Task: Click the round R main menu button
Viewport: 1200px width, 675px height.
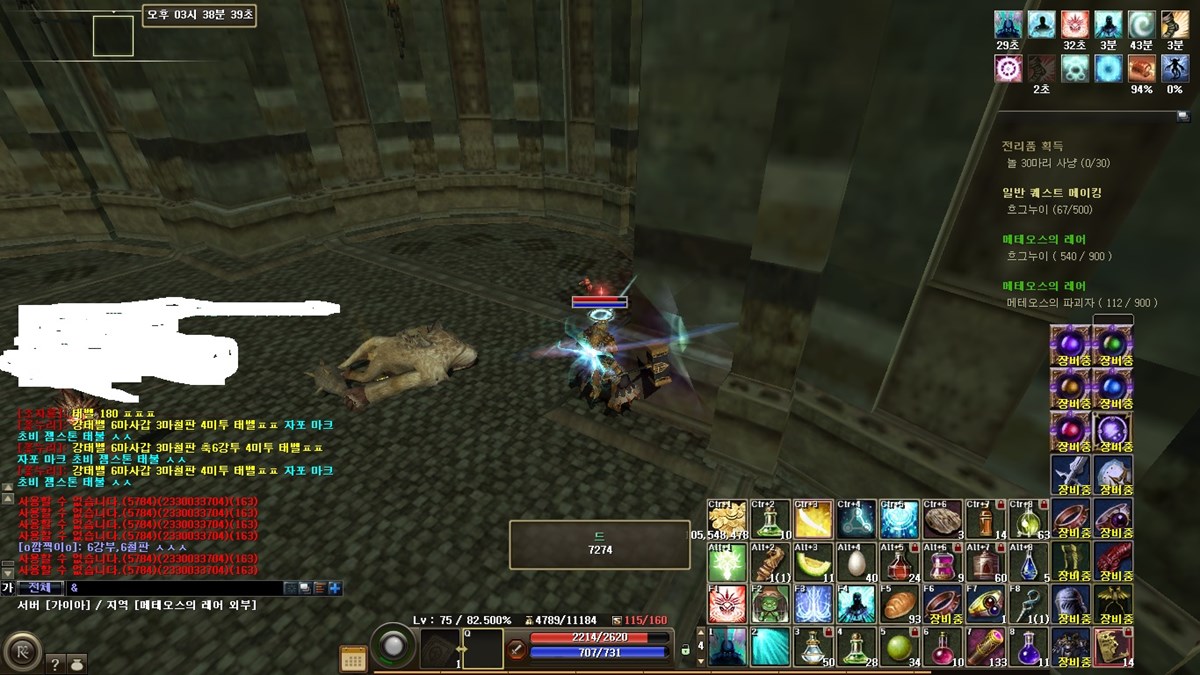Action: click(x=21, y=651)
